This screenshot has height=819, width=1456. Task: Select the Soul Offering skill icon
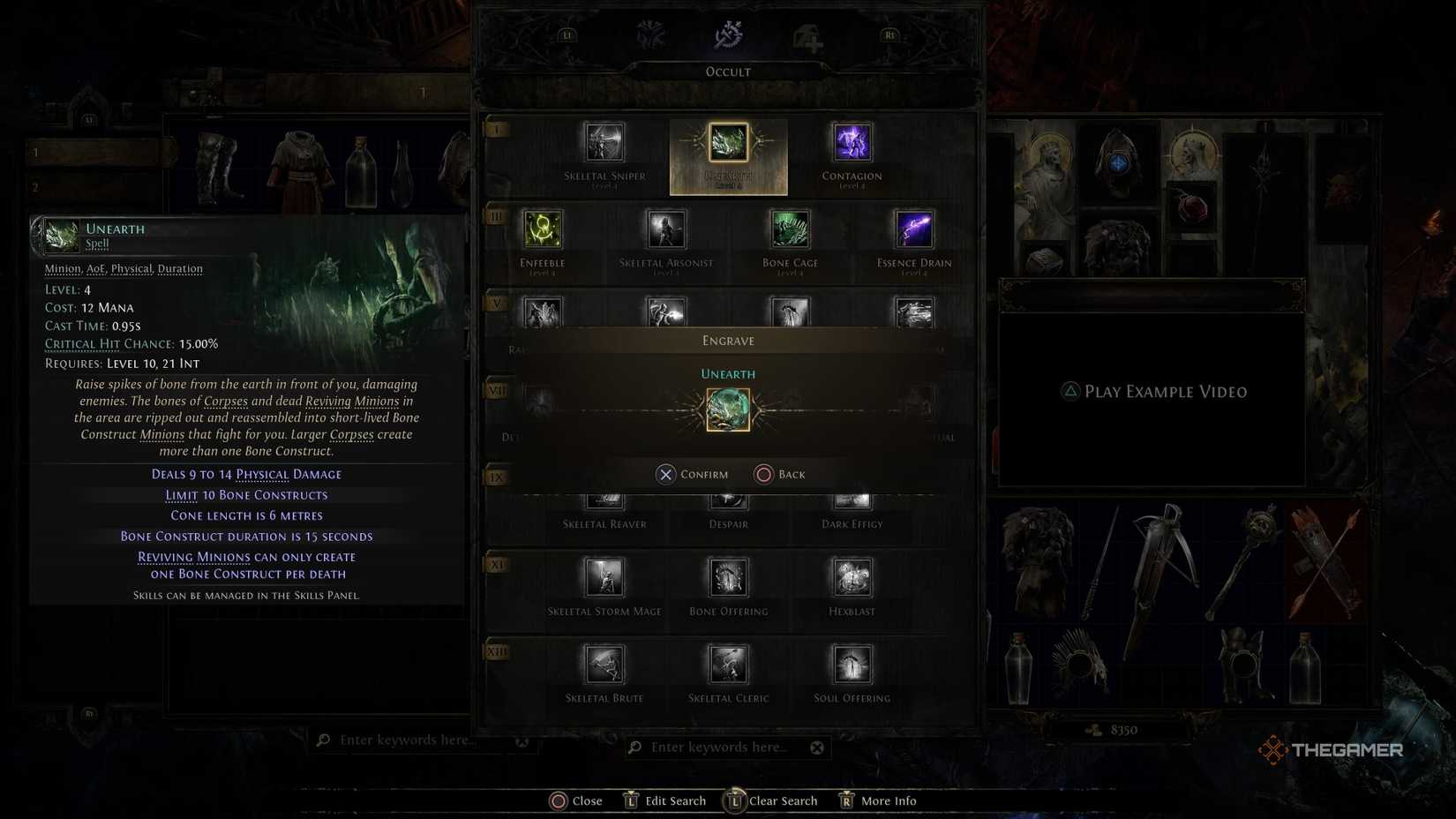click(x=850, y=665)
